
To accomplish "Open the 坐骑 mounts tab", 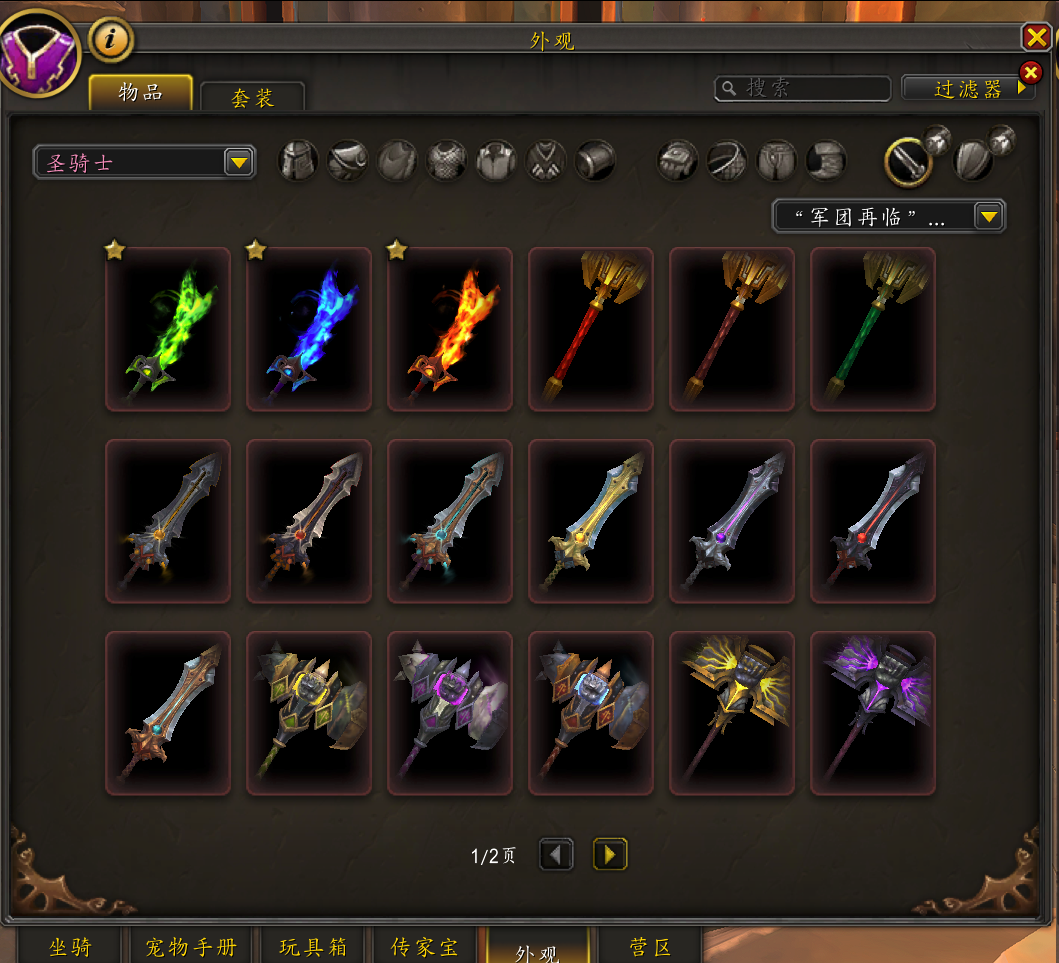I will [70, 946].
